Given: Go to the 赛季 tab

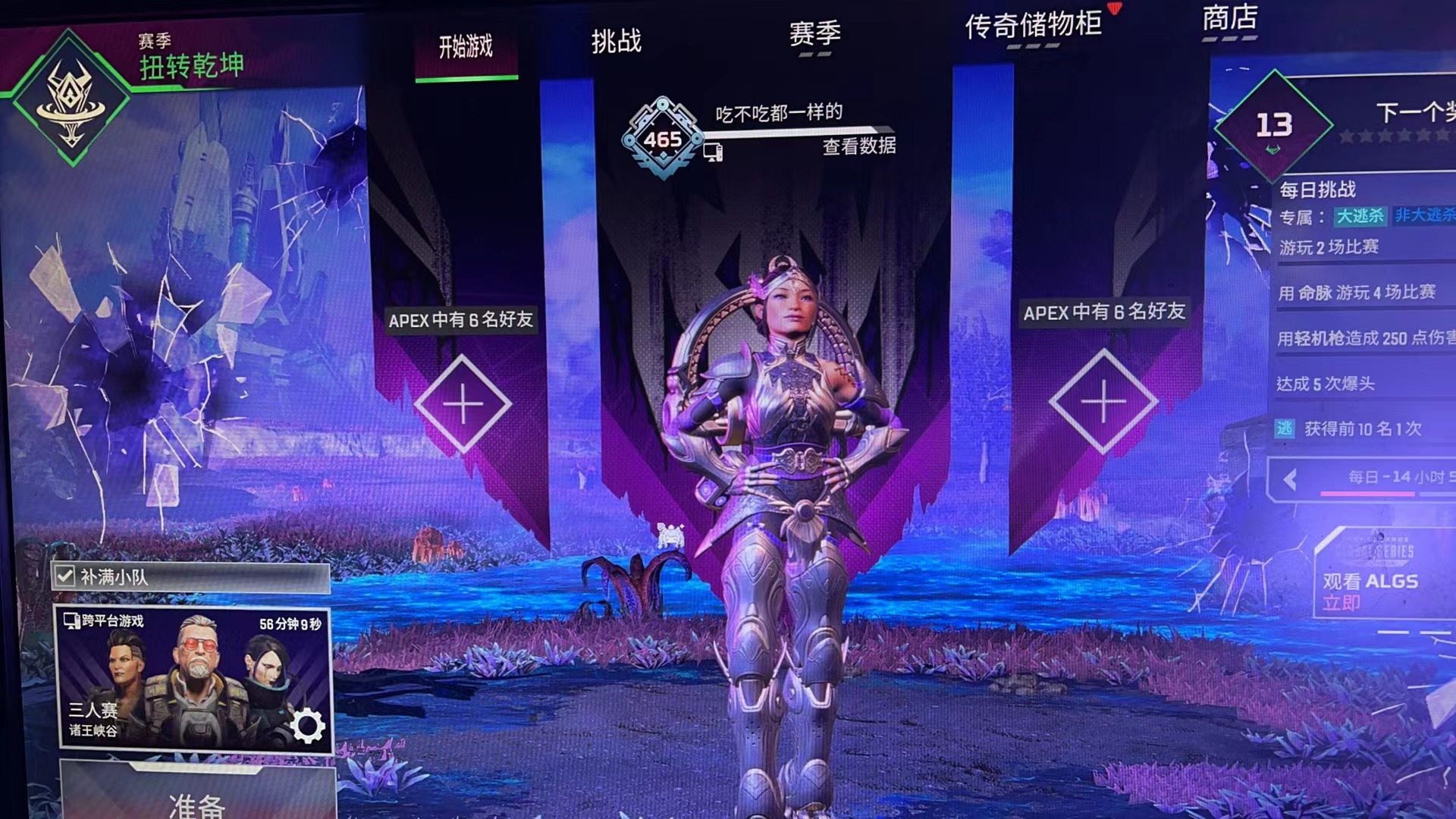Looking at the screenshot, I should (x=814, y=34).
